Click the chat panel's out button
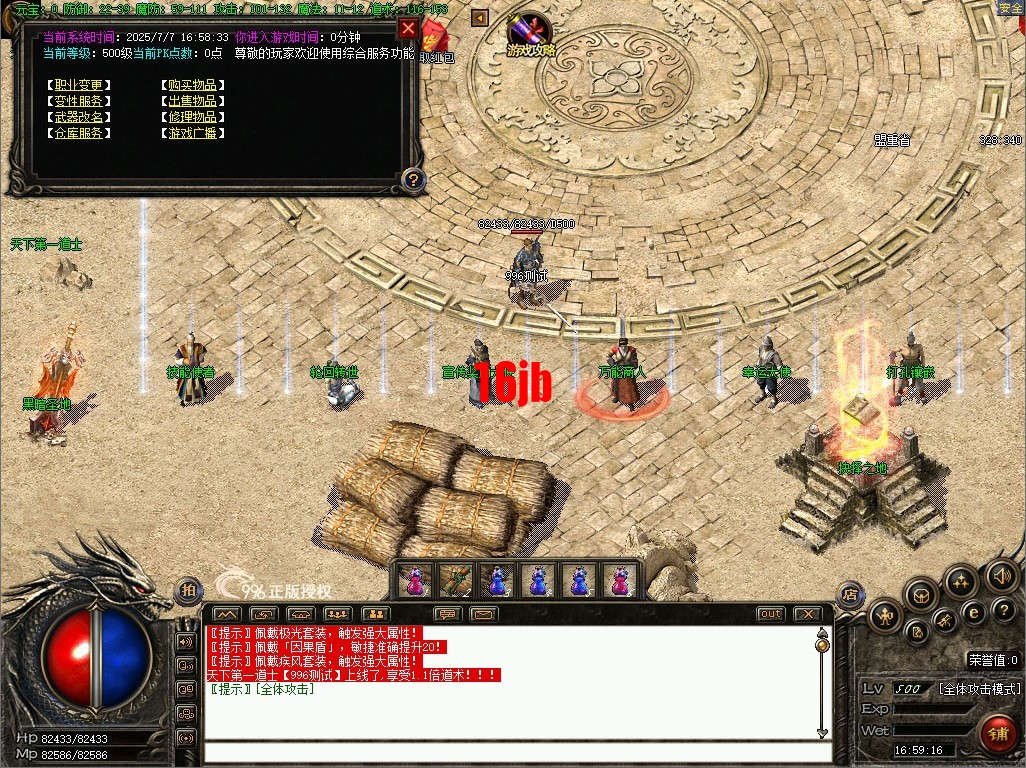 point(770,613)
